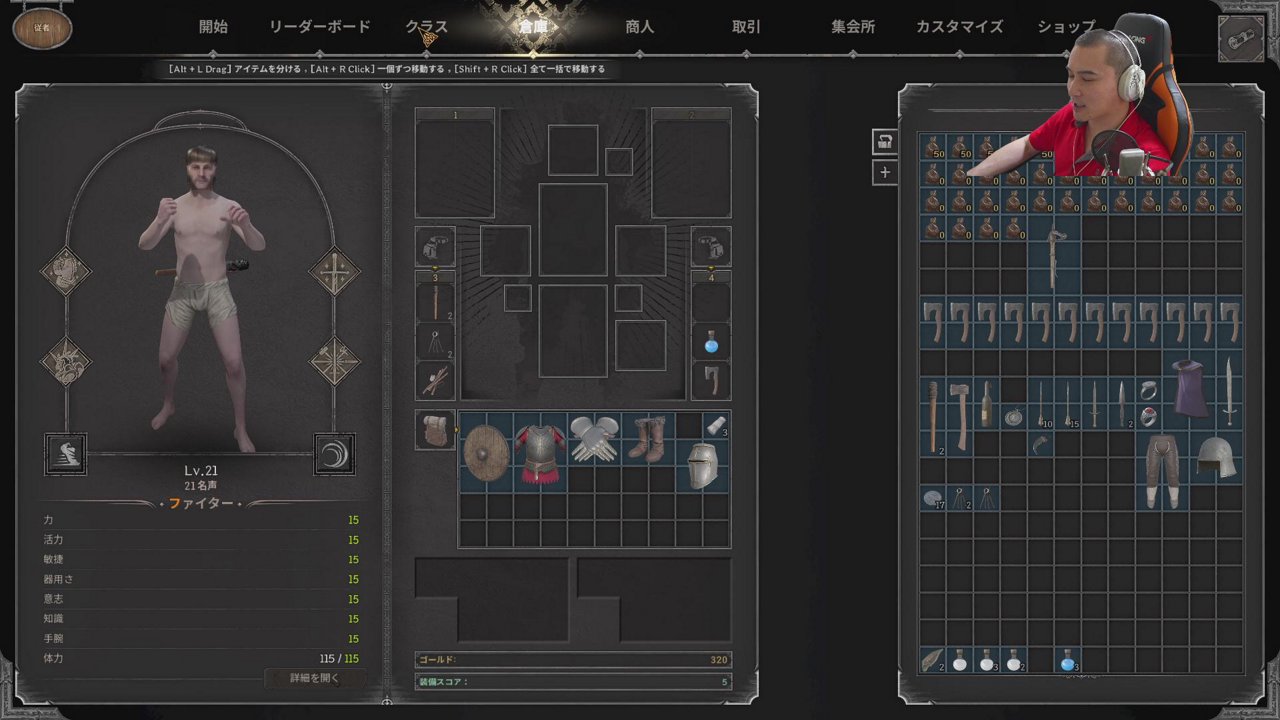The image size is (1280, 720).
Task: Switch to the リーダーボード tab
Action: click(x=320, y=27)
